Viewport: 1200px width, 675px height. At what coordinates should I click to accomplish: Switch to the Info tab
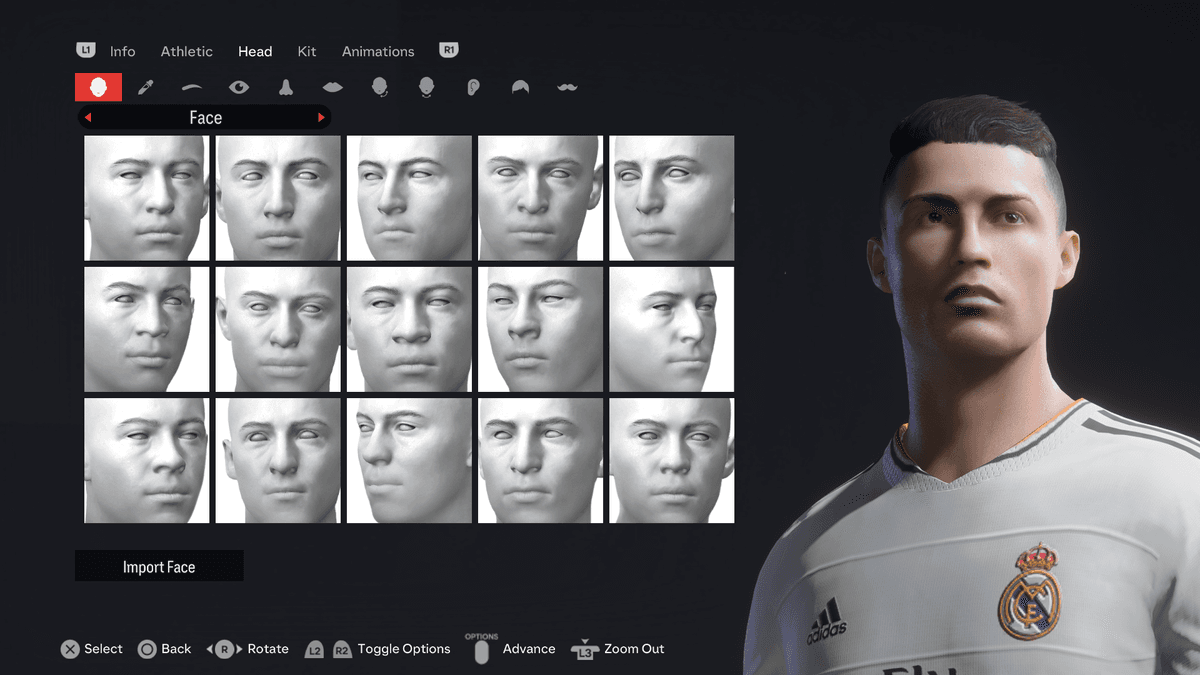(122, 51)
